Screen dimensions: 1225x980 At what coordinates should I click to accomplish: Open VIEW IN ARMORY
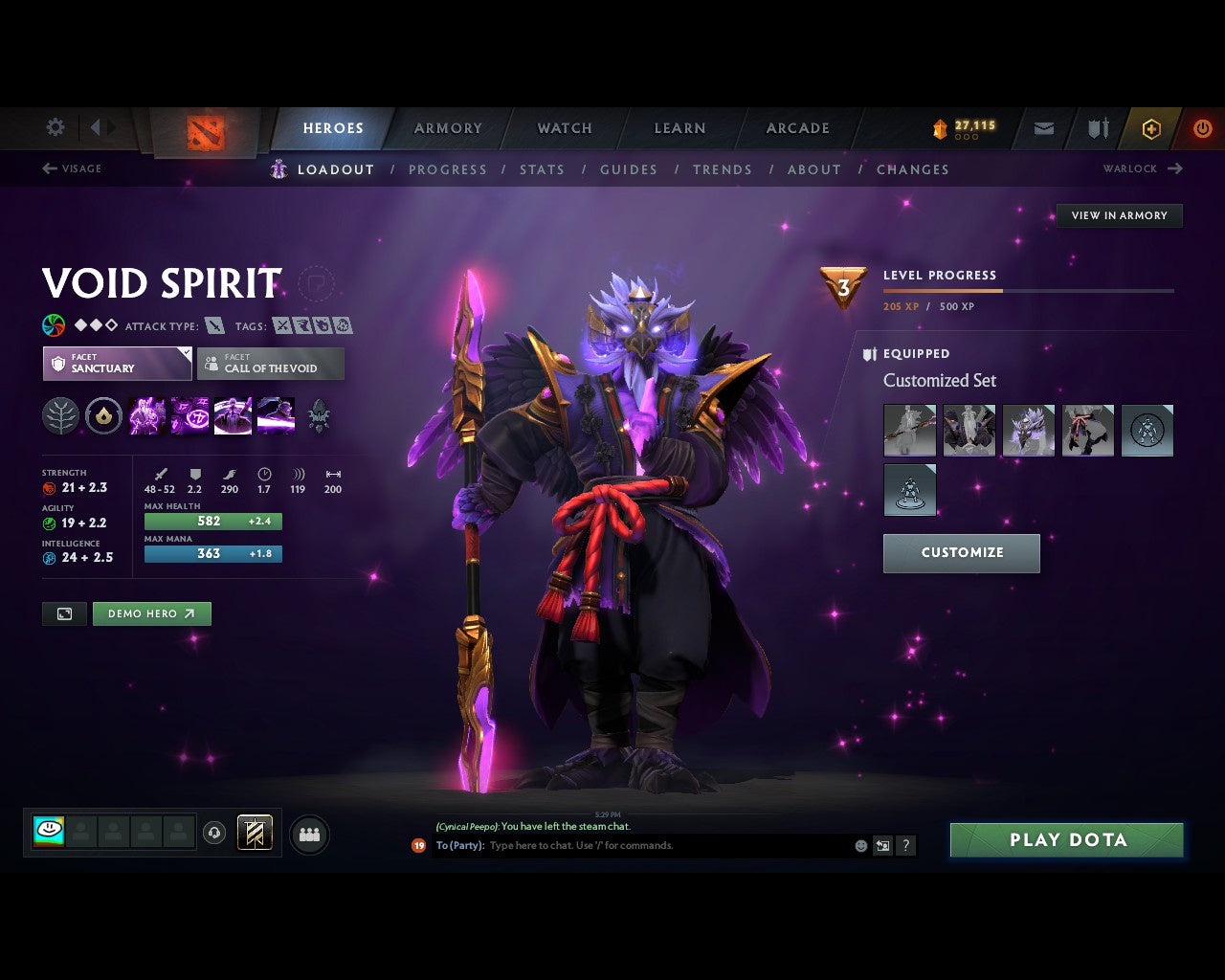[x=1119, y=215]
